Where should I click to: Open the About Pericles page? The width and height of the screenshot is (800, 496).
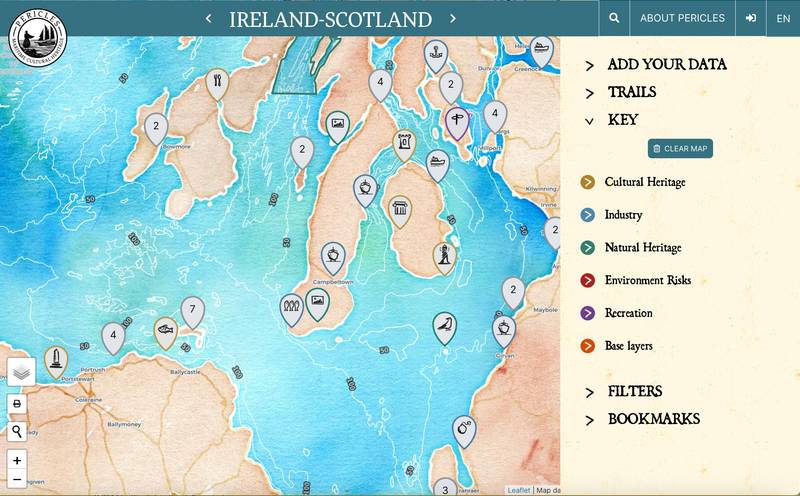tap(682, 18)
